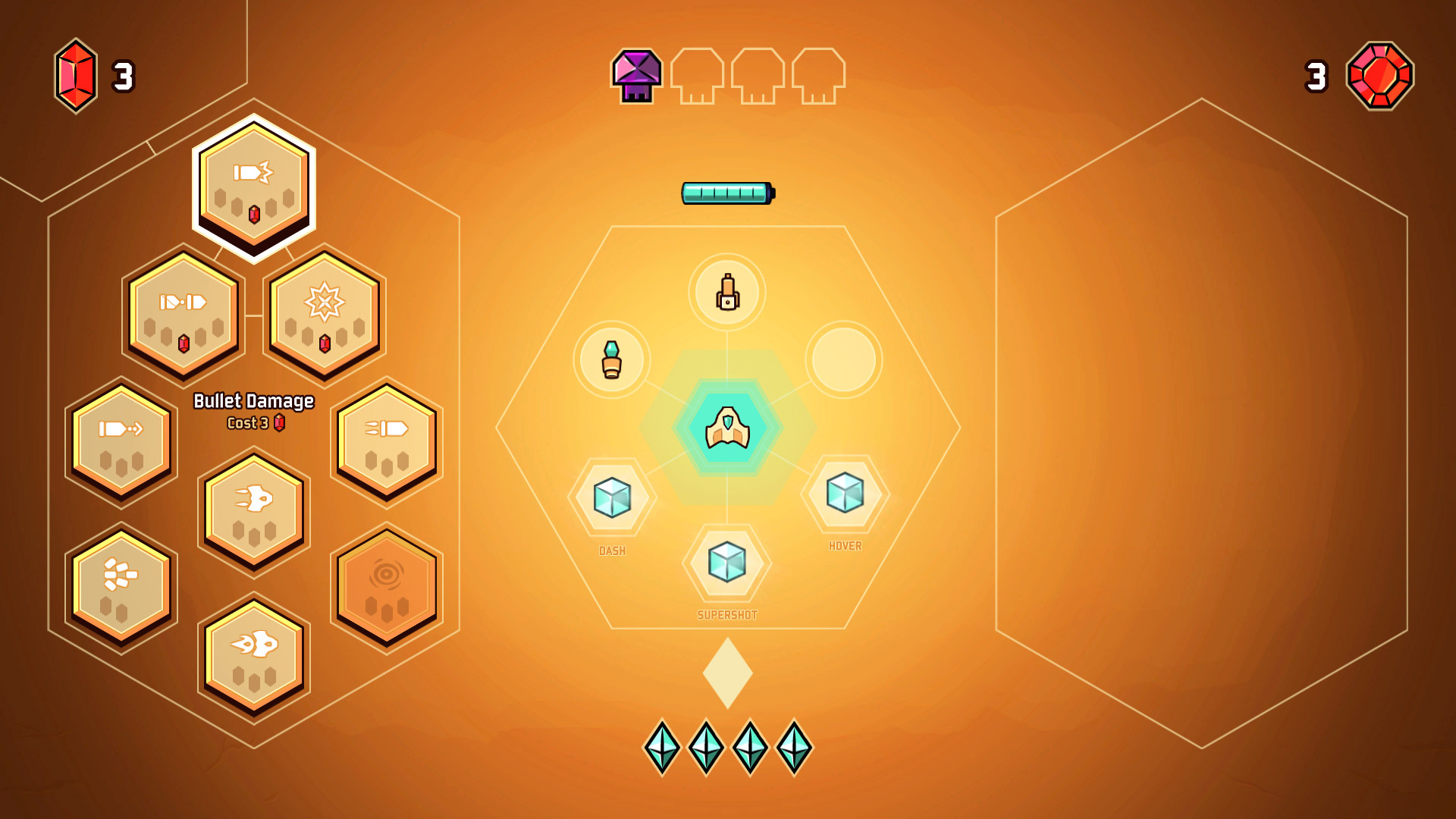The image size is (1456, 819).
Task: Click the energy battery bar above the ship
Action: click(x=726, y=193)
